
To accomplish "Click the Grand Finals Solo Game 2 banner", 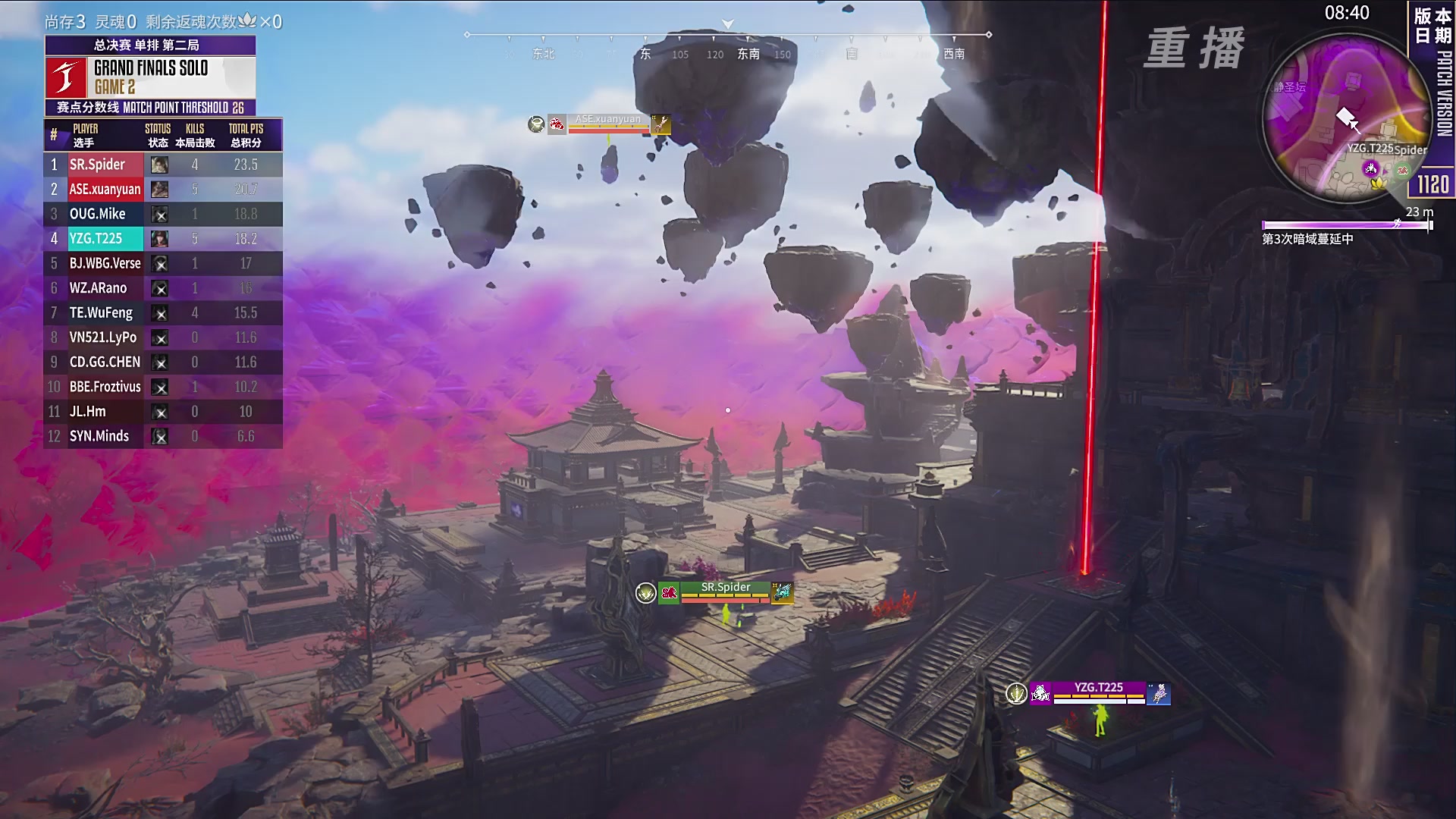I will tap(150, 77).
